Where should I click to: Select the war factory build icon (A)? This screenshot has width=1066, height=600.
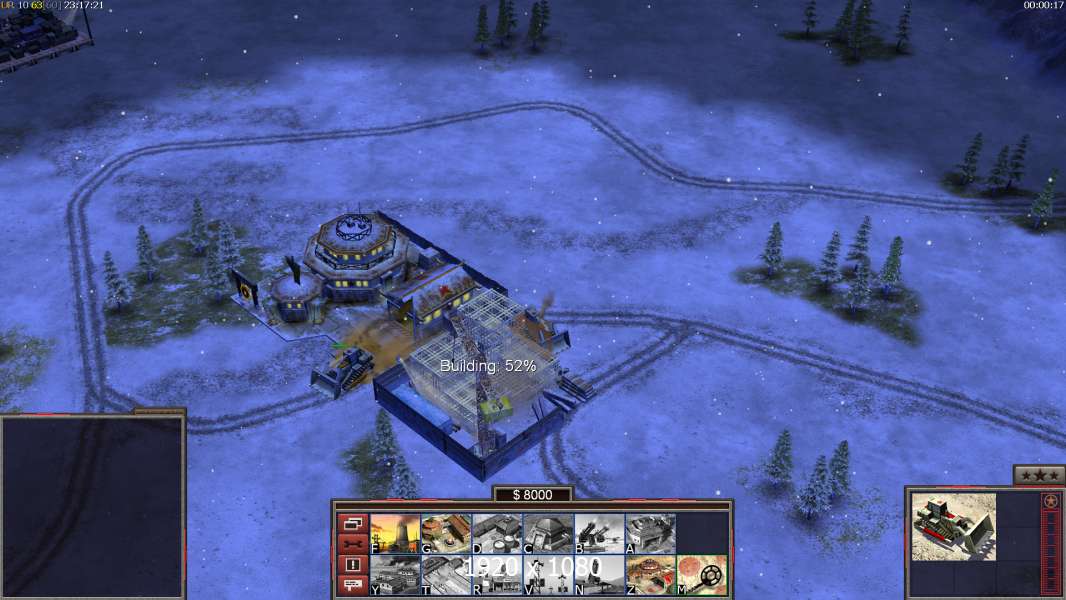(650, 534)
